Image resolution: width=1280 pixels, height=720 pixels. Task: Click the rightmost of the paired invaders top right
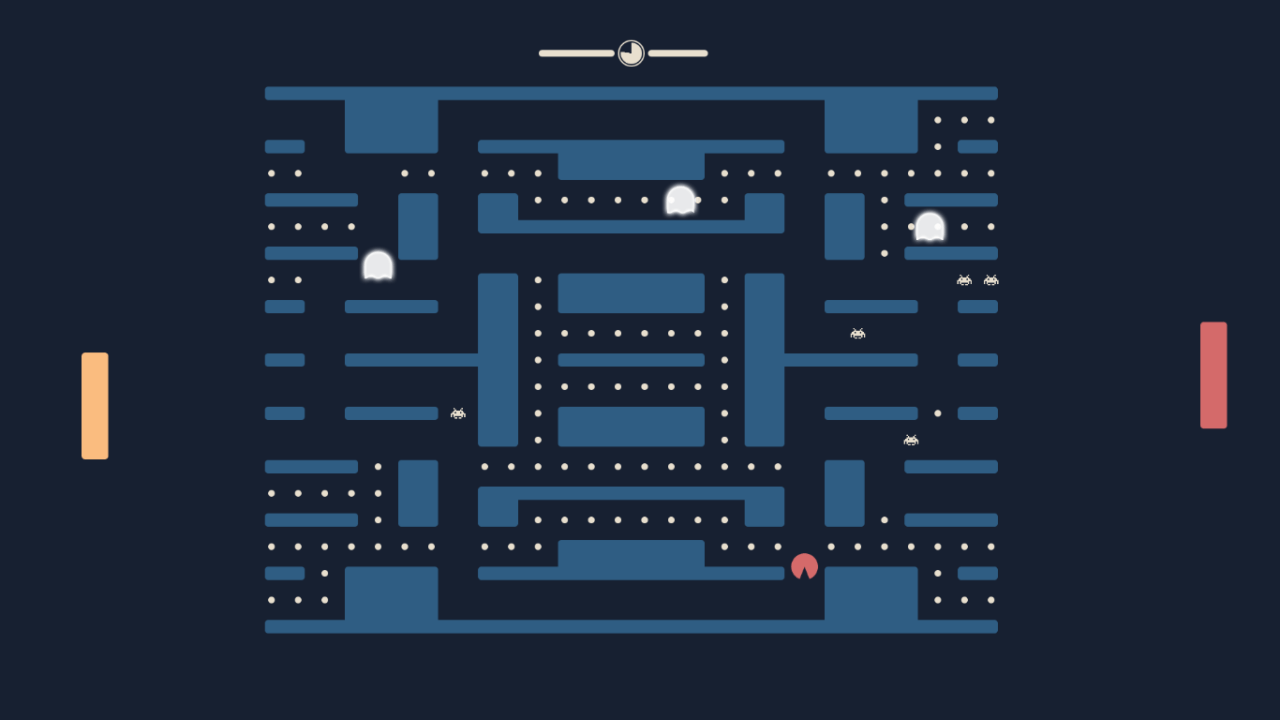(x=990, y=280)
